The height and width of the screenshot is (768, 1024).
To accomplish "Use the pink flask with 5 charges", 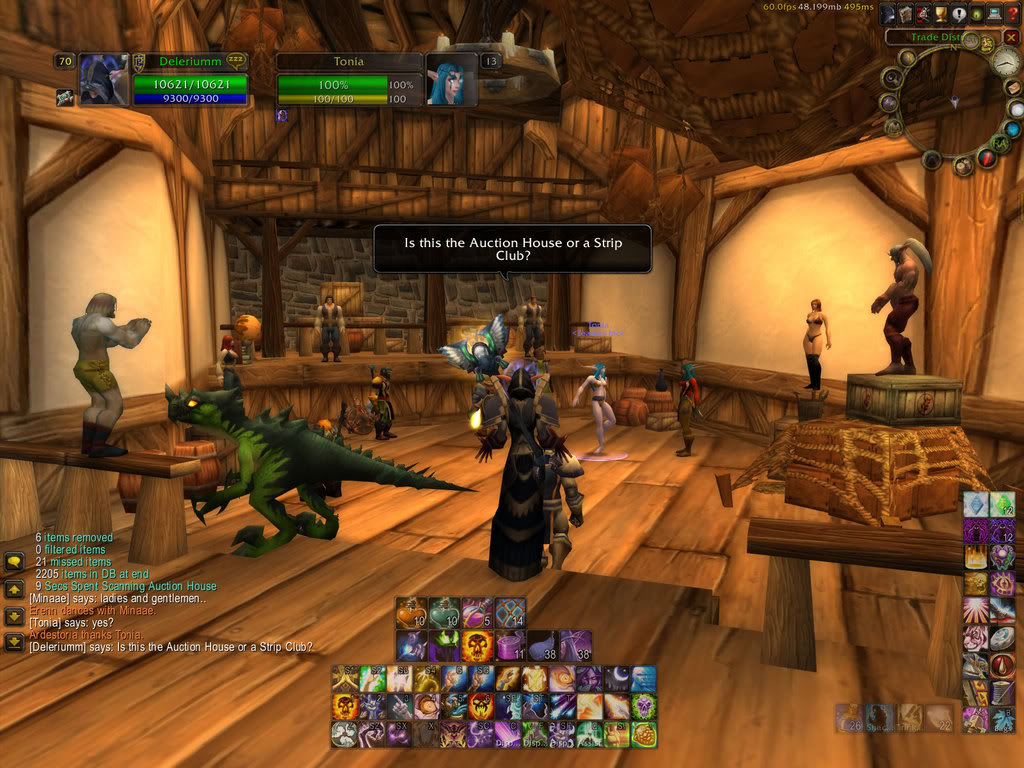I will (477, 613).
